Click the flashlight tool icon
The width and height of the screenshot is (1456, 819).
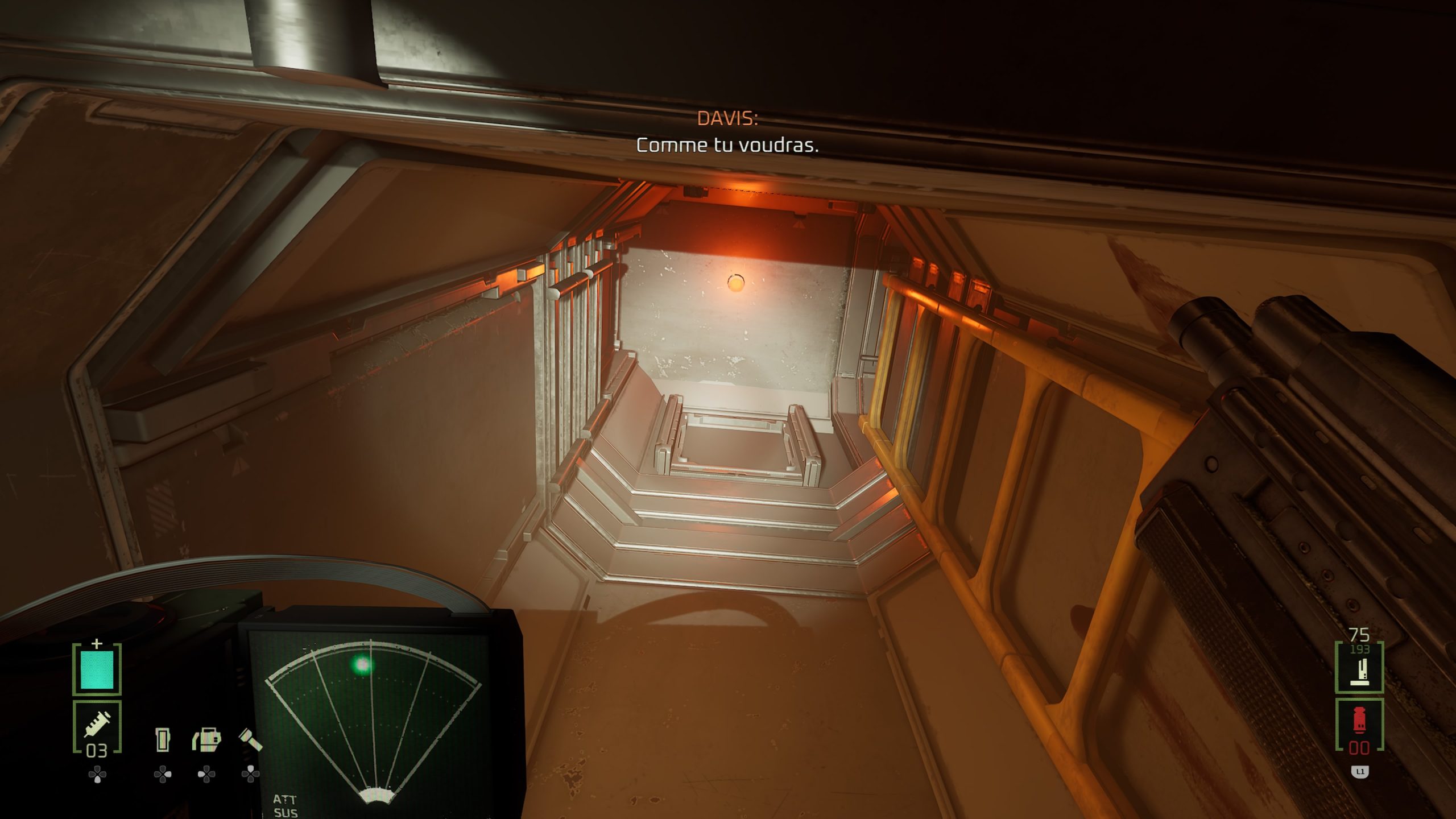coord(250,740)
